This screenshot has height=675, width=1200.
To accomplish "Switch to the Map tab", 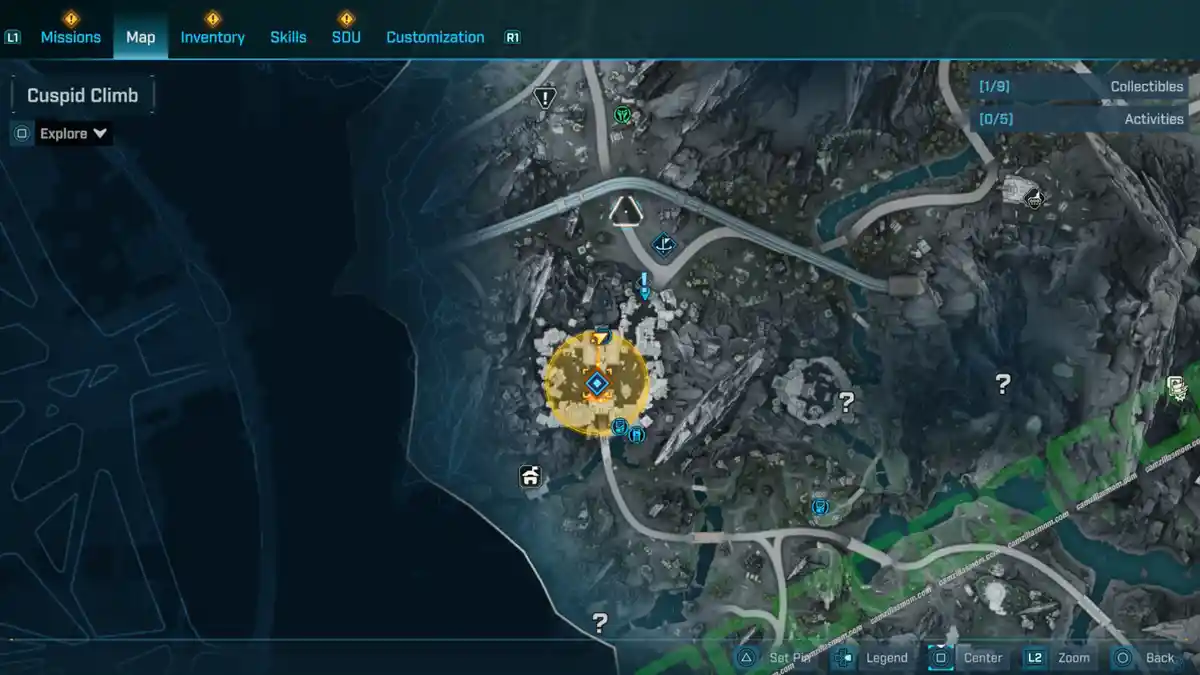I will tap(140, 37).
